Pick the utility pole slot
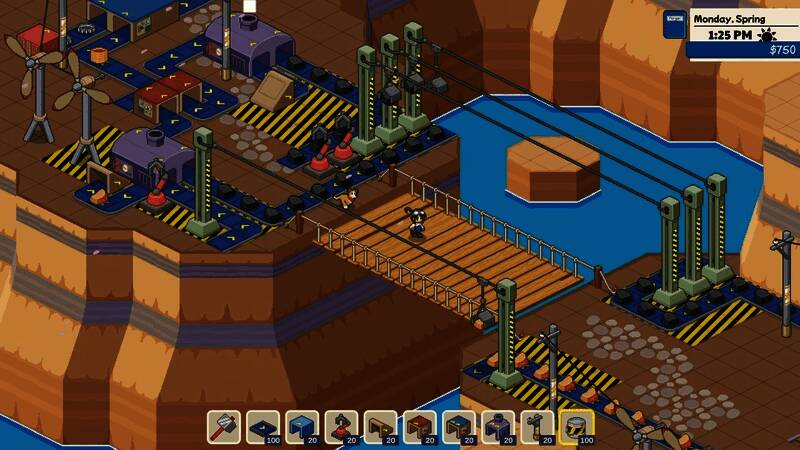This screenshot has width=800, height=450. click(536, 427)
